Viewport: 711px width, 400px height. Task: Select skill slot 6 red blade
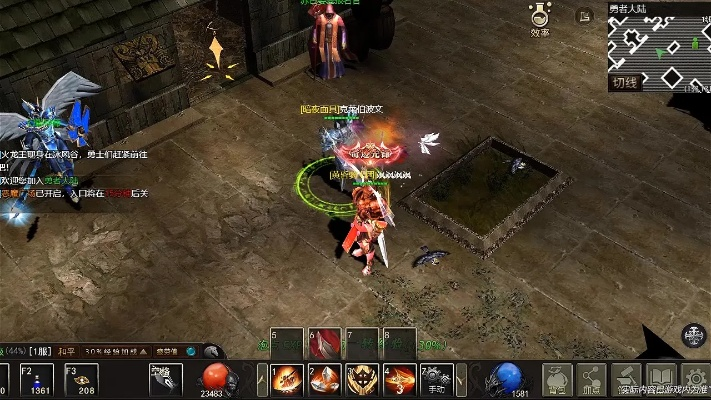coord(323,344)
